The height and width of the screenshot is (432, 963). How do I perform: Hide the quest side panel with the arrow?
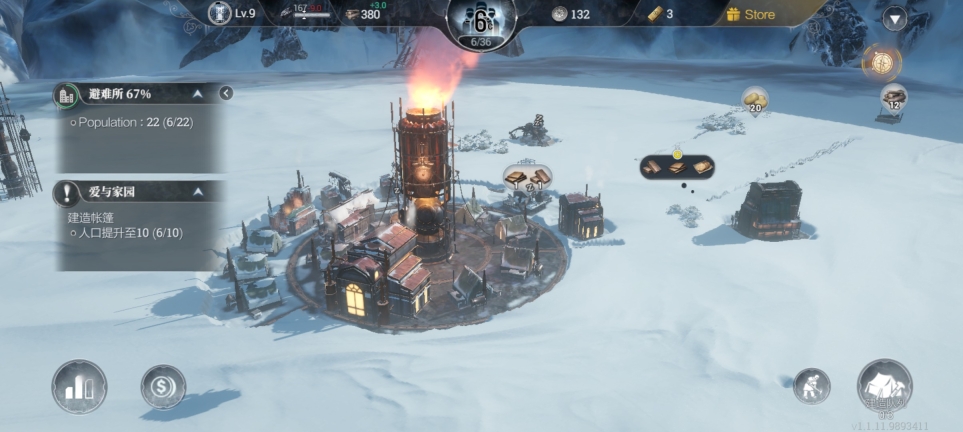226,93
